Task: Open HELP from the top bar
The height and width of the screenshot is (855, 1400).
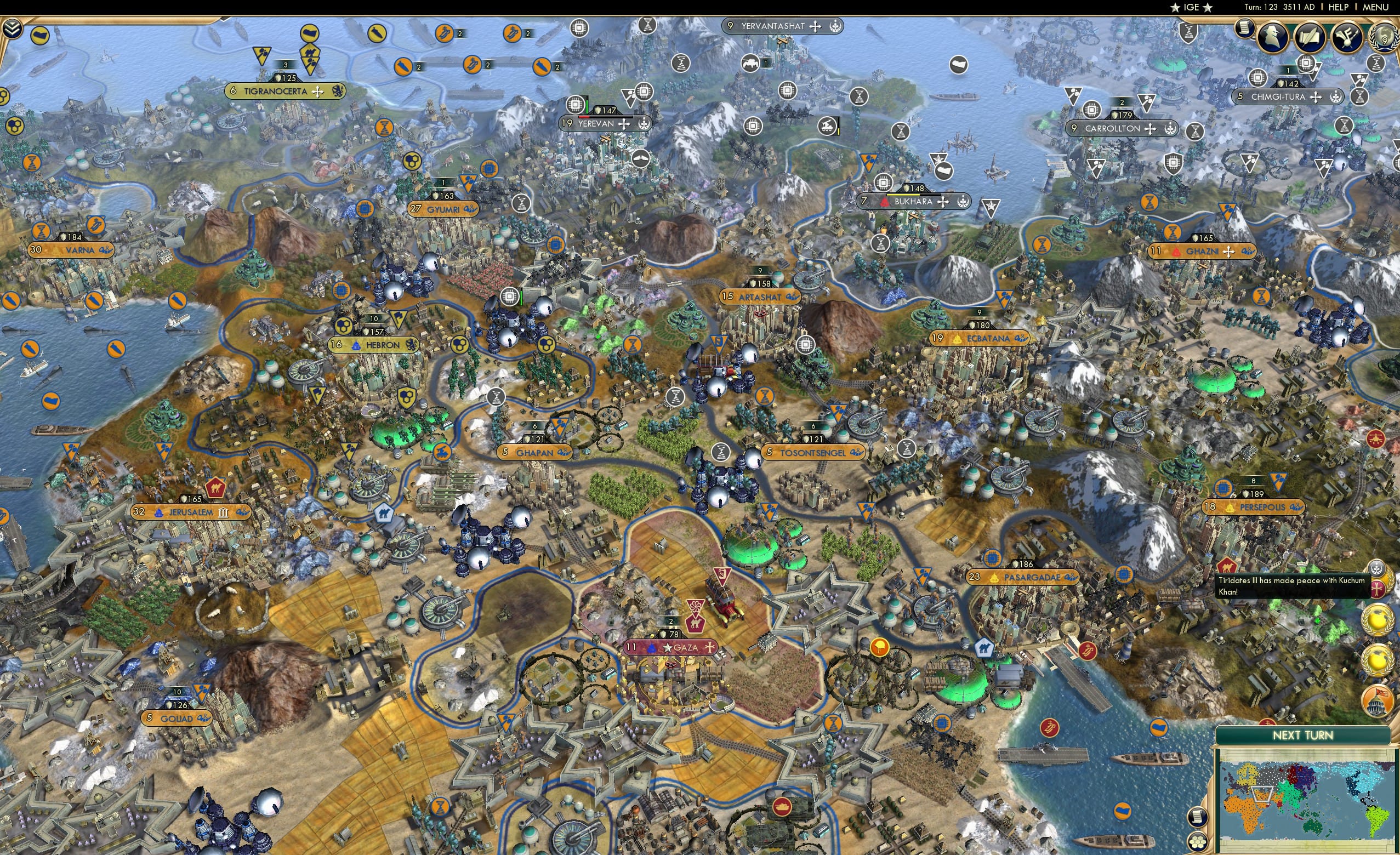Action: tap(1339, 7)
